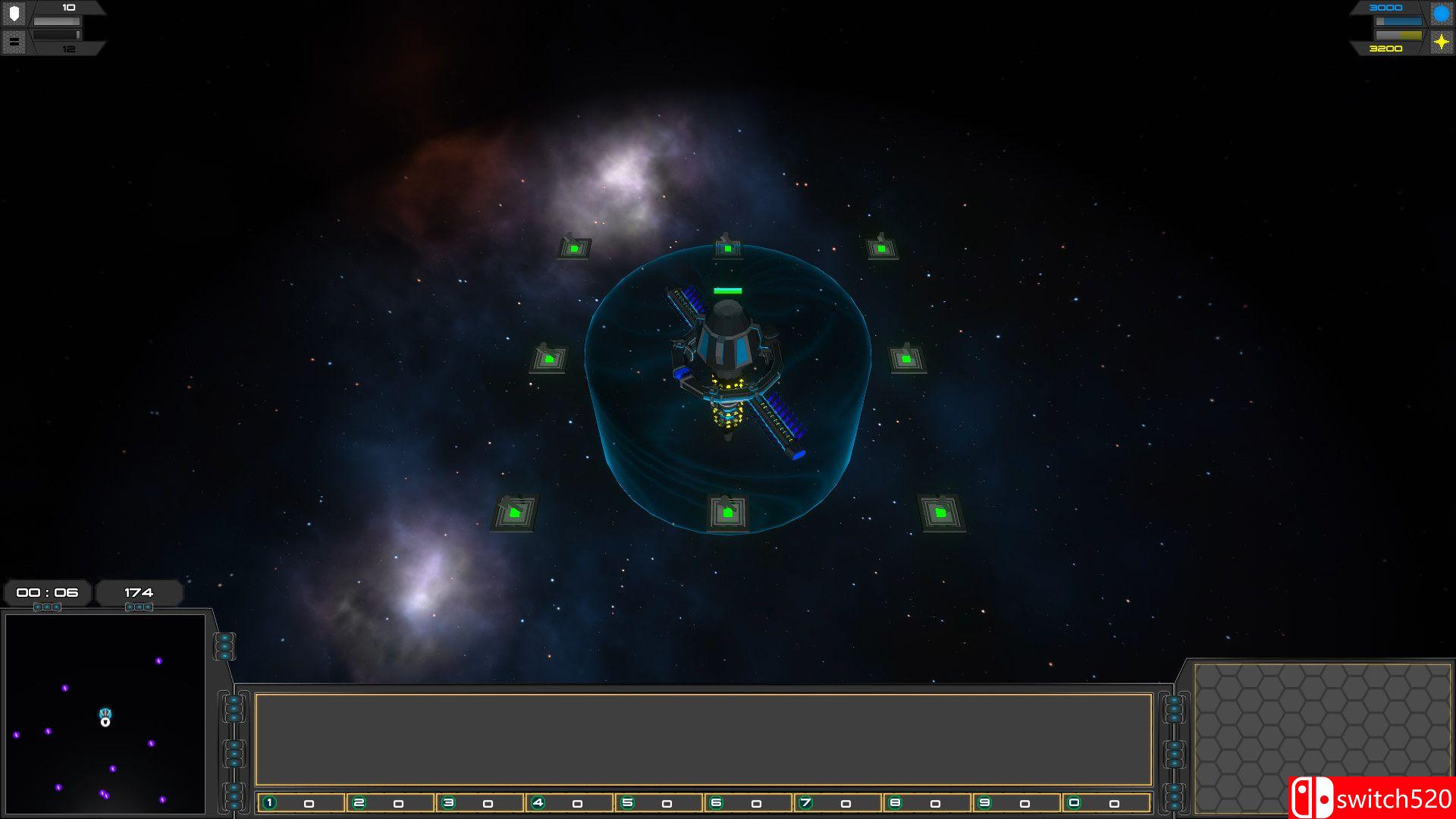
Task: Pick control group 0 slot
Action: pos(1106,803)
